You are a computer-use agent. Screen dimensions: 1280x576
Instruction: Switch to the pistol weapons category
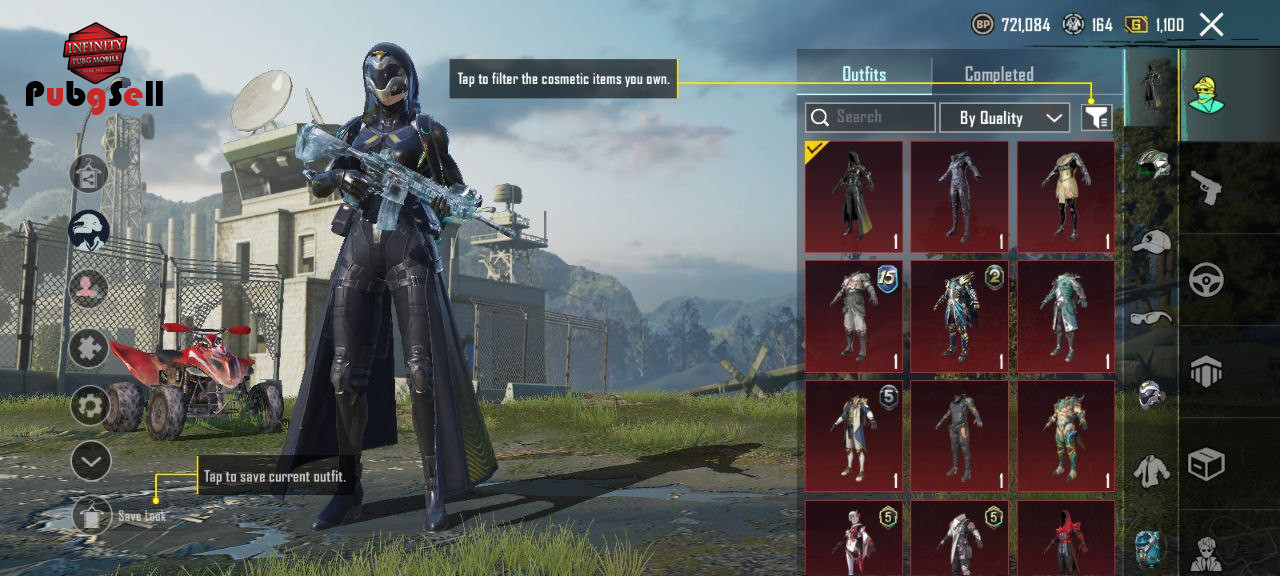1207,187
